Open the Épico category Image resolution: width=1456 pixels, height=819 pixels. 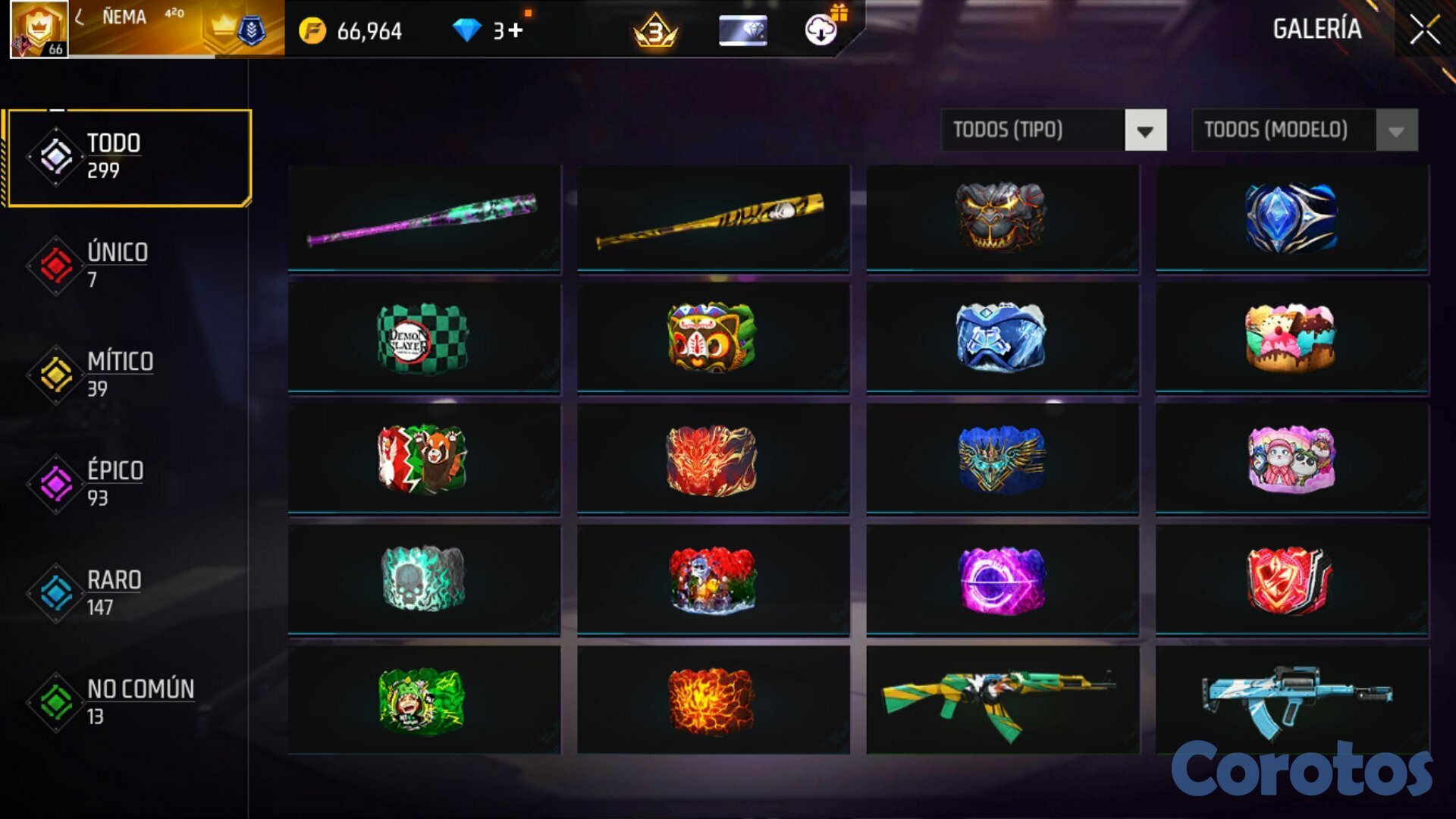(115, 483)
